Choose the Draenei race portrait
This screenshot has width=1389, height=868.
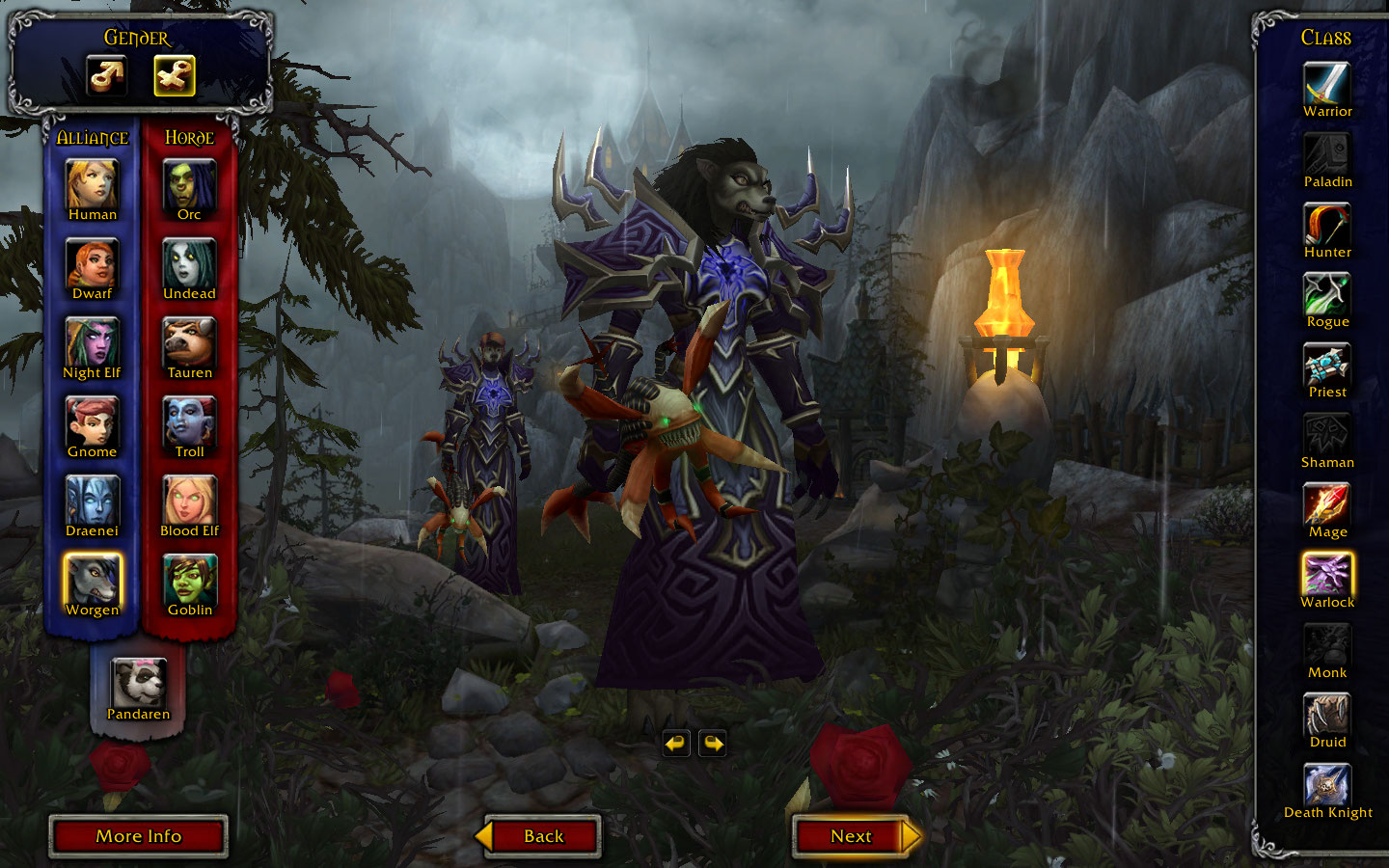(x=93, y=501)
